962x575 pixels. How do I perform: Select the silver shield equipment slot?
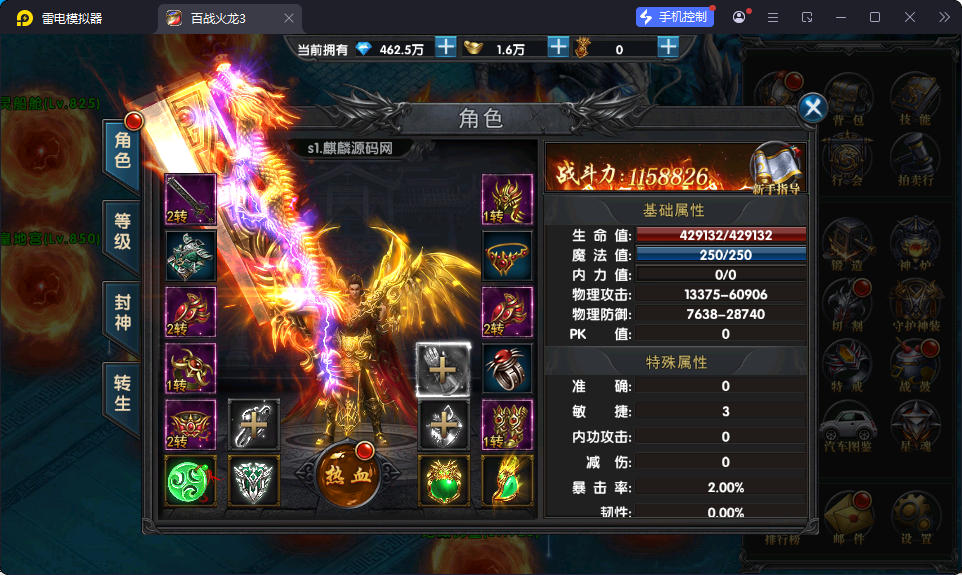[x=253, y=480]
